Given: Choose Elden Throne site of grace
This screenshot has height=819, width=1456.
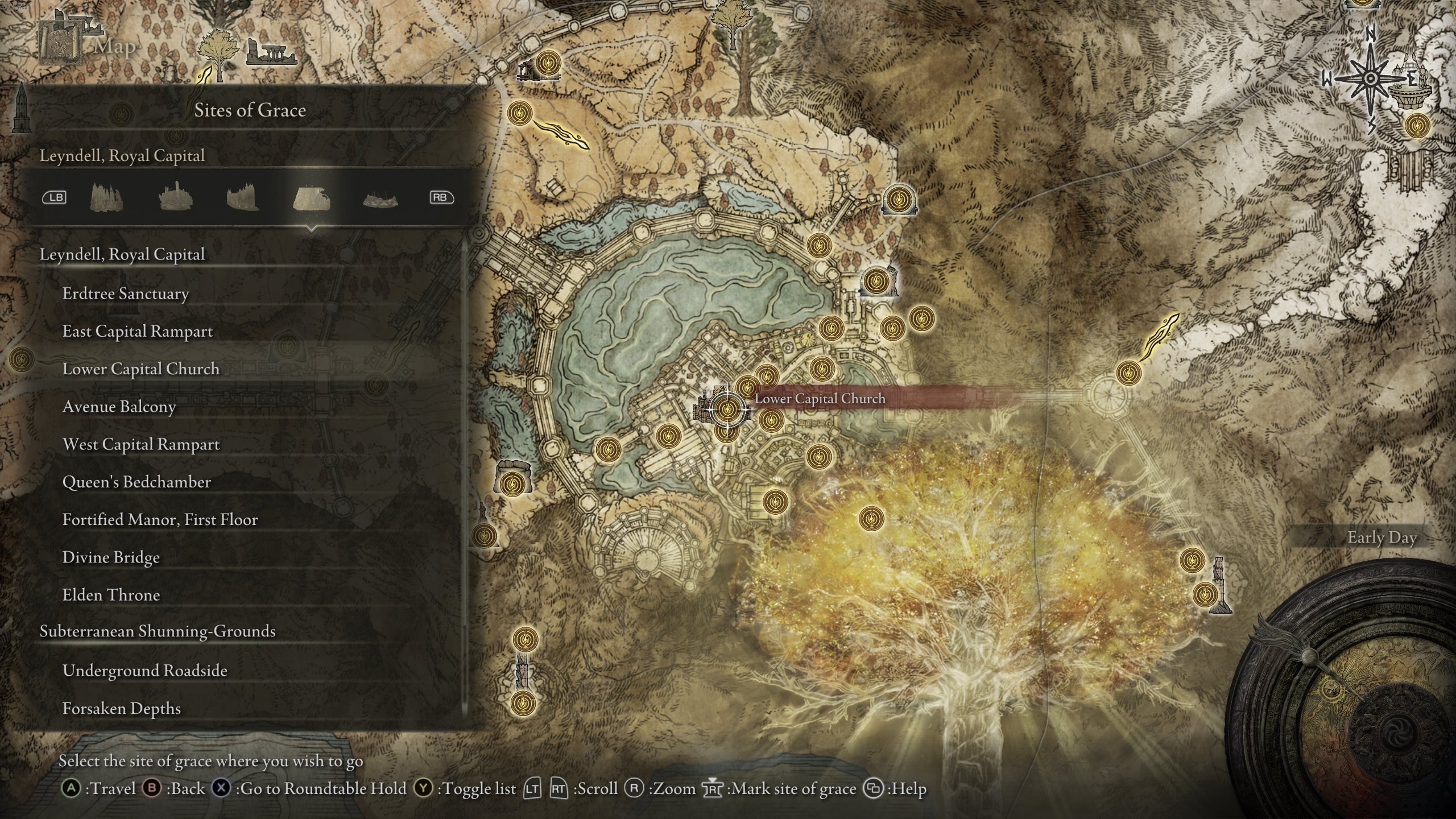Looking at the screenshot, I should tap(111, 595).
